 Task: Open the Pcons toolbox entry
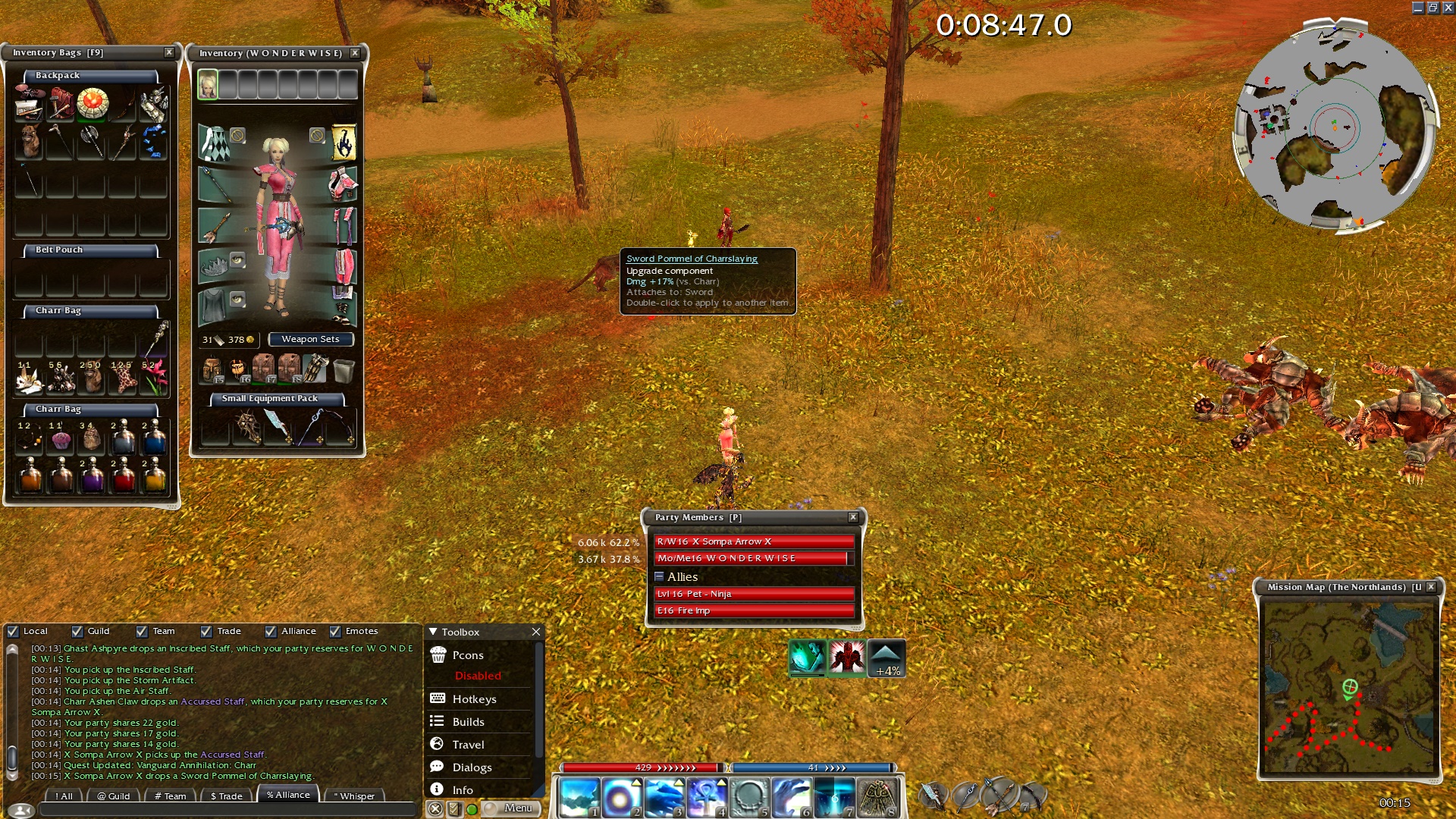(468, 655)
